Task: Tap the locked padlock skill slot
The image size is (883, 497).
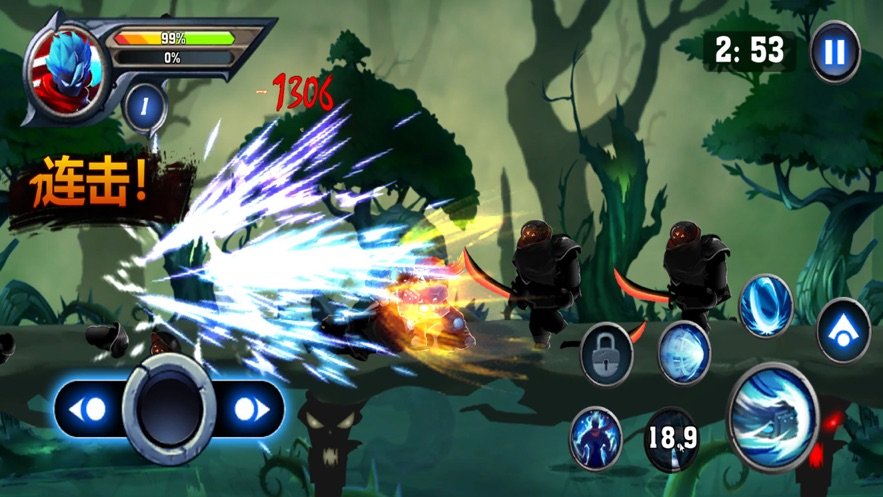Action: click(606, 353)
